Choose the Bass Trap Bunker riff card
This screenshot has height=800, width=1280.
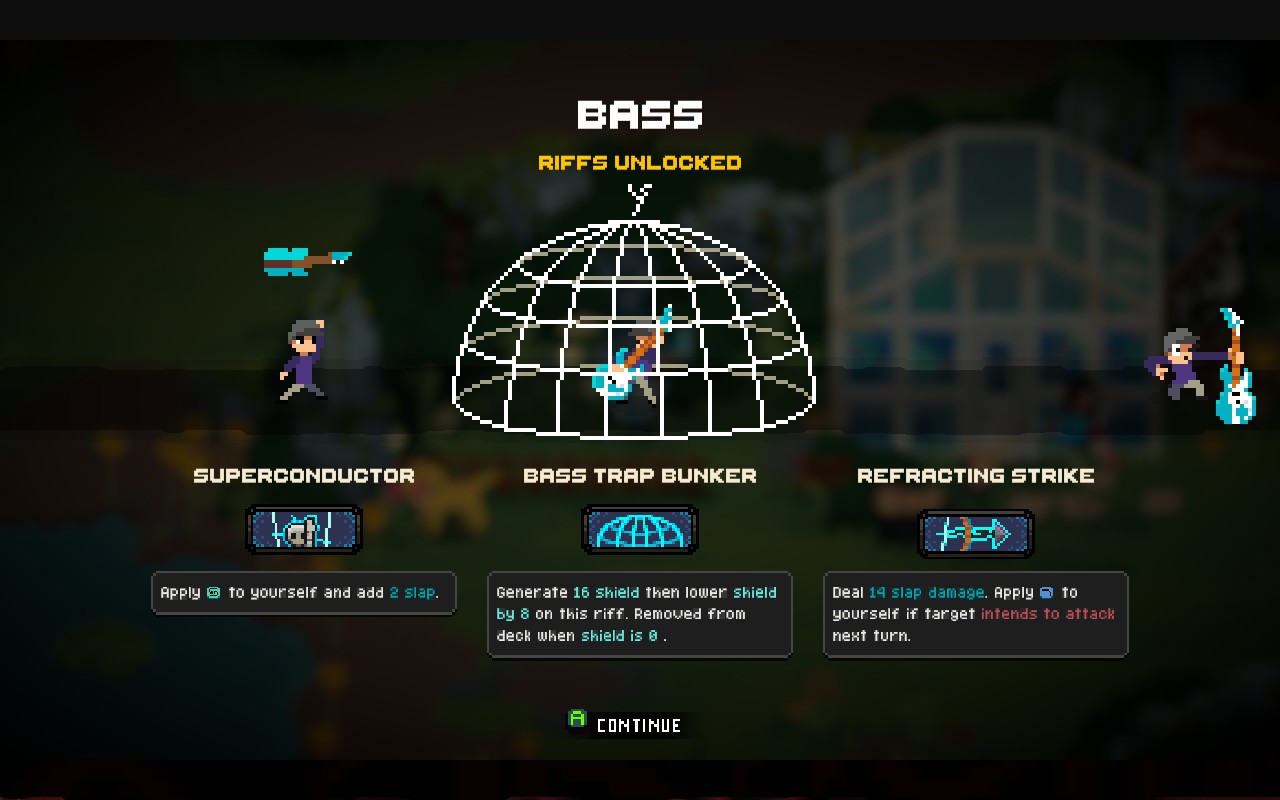640,530
